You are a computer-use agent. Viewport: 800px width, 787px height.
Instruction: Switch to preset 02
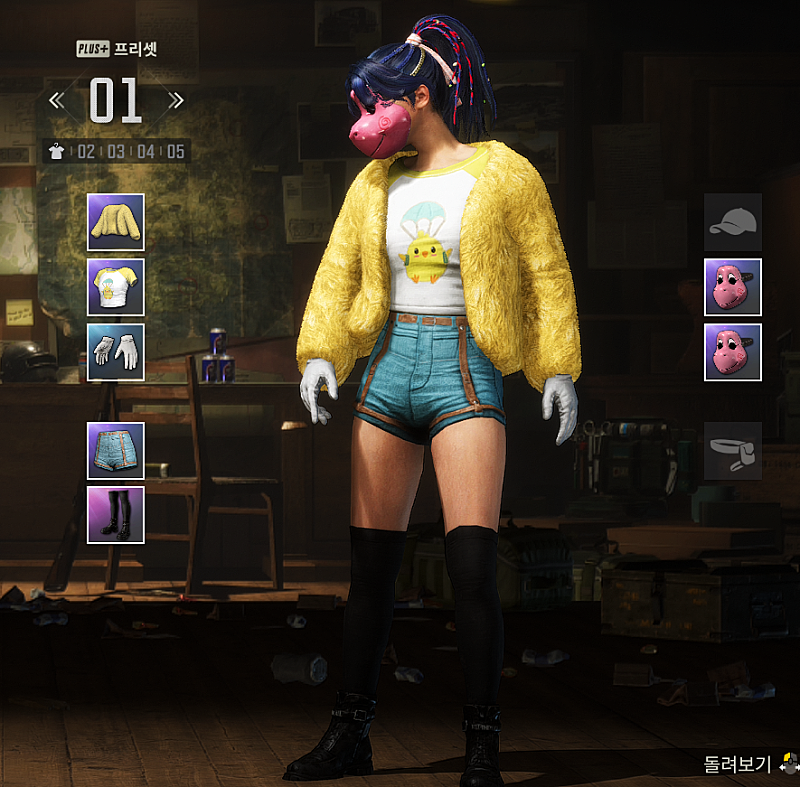[86, 152]
